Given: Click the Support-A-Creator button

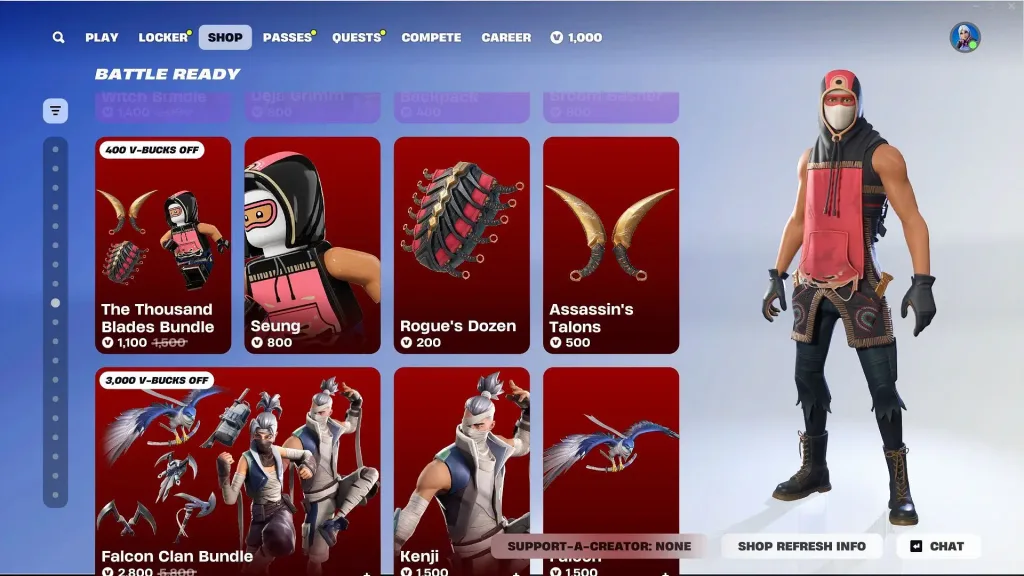Looking at the screenshot, I should [x=599, y=546].
